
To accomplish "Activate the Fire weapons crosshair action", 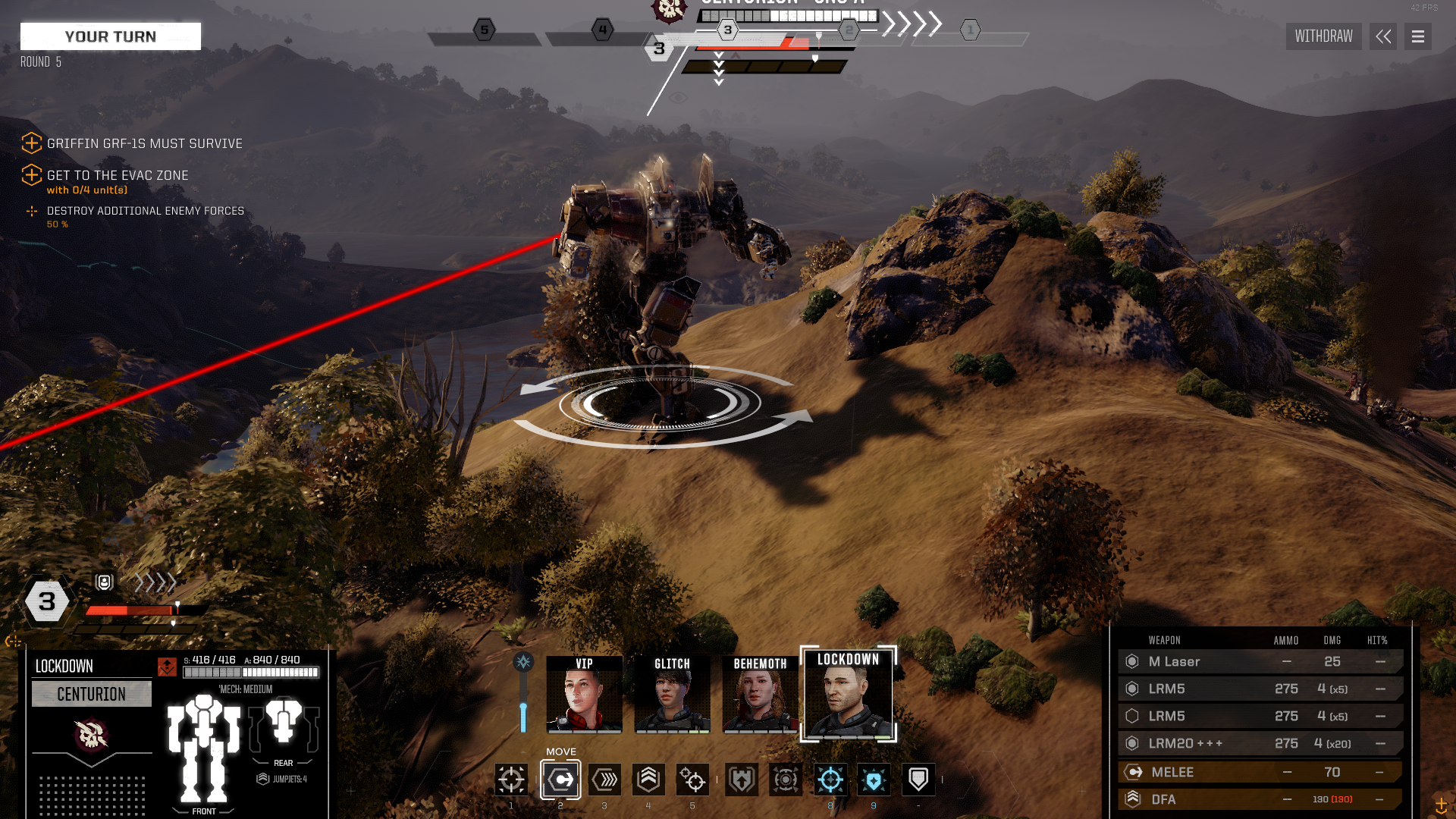I will click(x=511, y=779).
